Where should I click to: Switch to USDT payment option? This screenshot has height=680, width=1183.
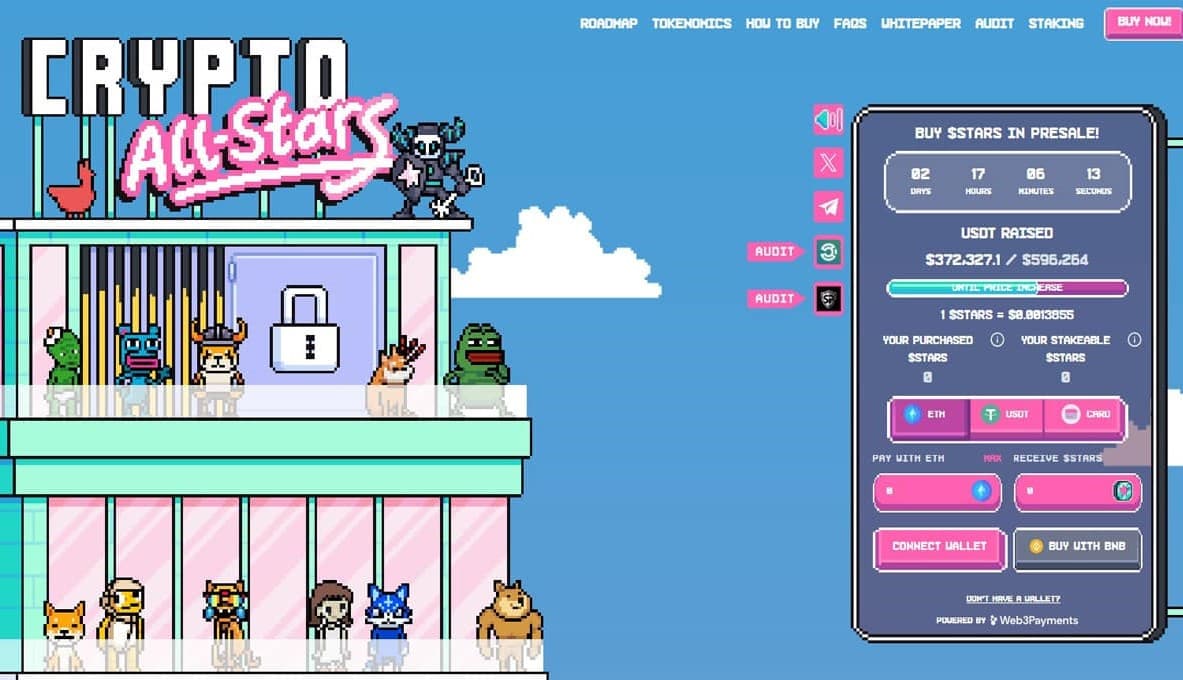pos(1006,414)
